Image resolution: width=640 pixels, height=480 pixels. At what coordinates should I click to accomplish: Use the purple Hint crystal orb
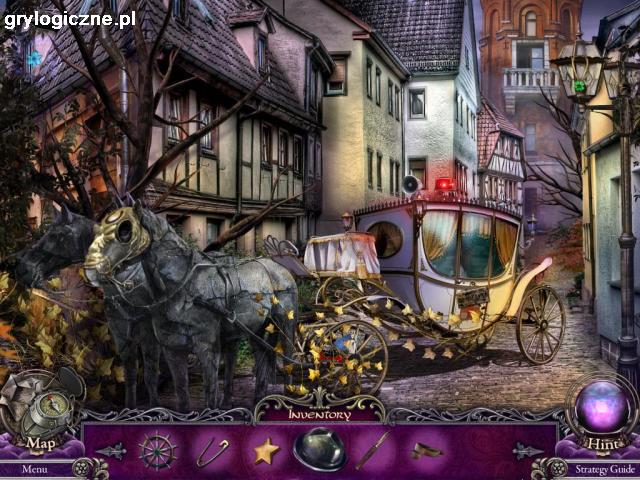click(x=601, y=409)
